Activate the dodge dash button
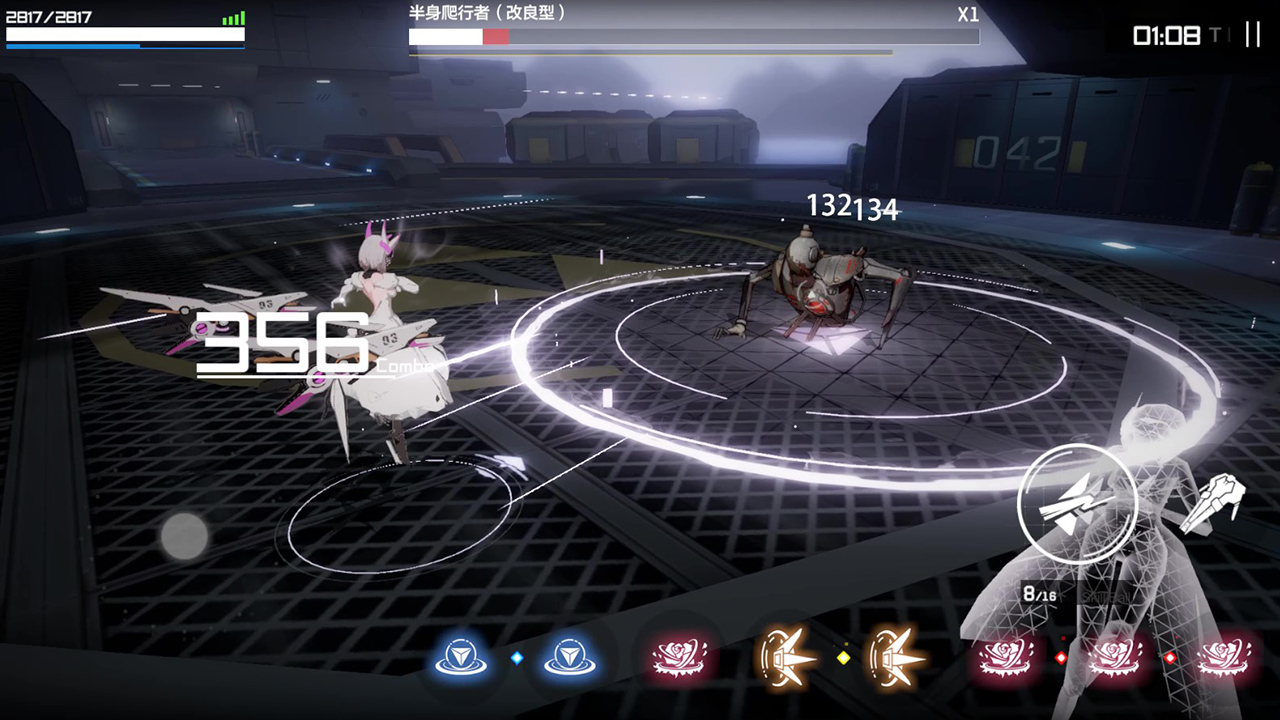This screenshot has height=720, width=1280. [x=1212, y=502]
